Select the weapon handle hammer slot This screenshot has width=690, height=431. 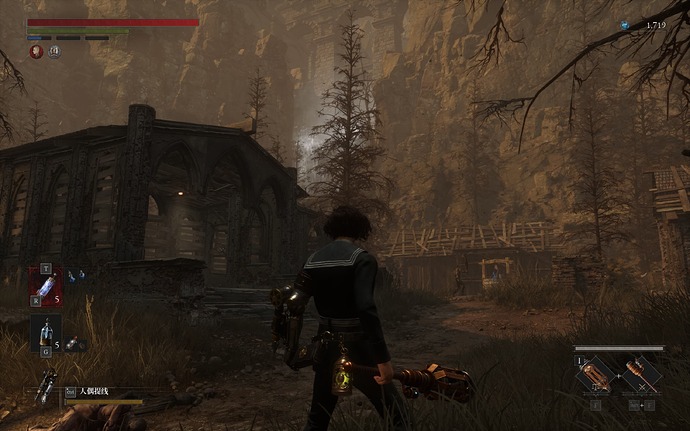click(x=641, y=377)
